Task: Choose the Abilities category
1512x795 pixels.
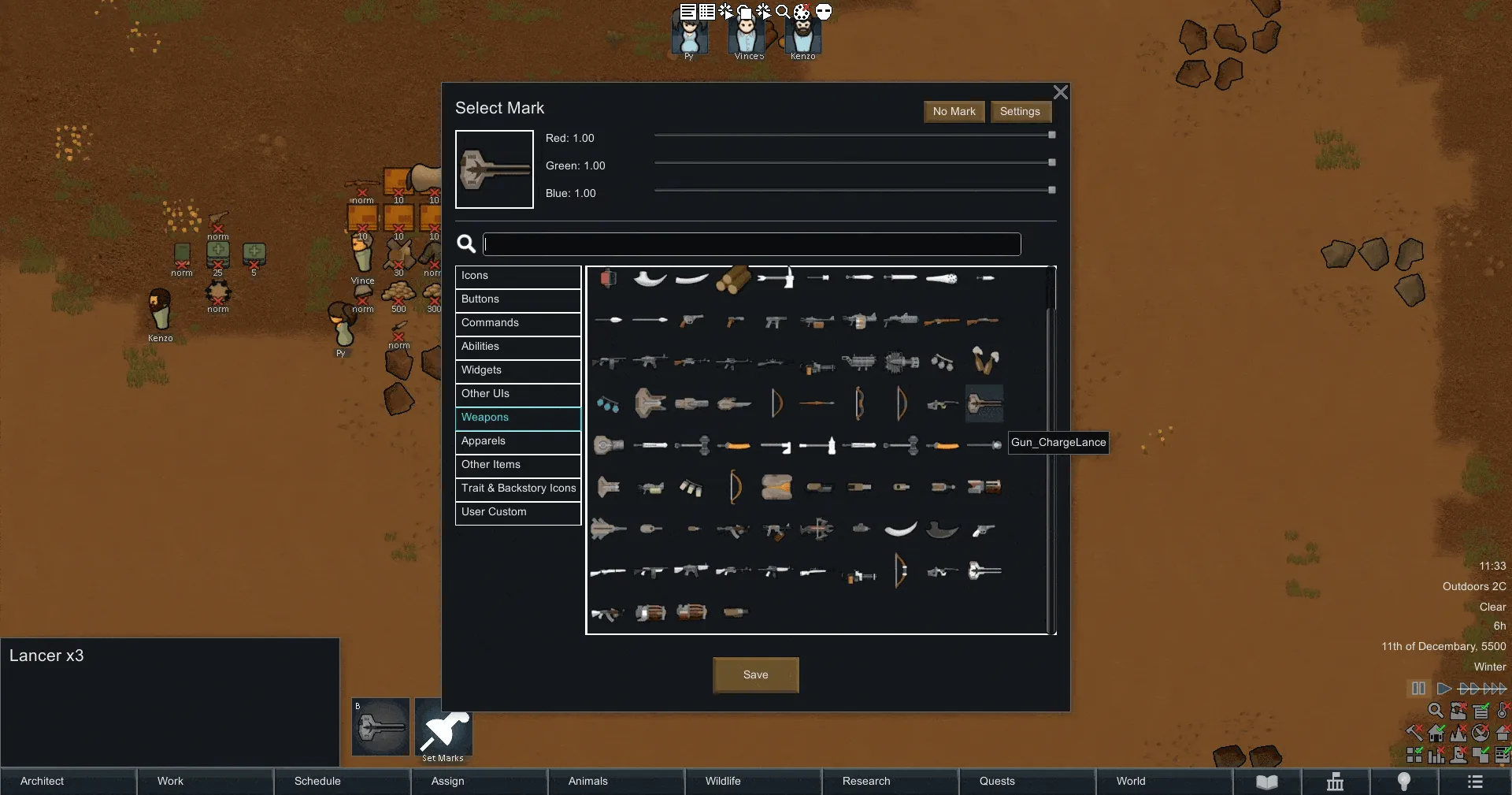Action: [517, 347]
